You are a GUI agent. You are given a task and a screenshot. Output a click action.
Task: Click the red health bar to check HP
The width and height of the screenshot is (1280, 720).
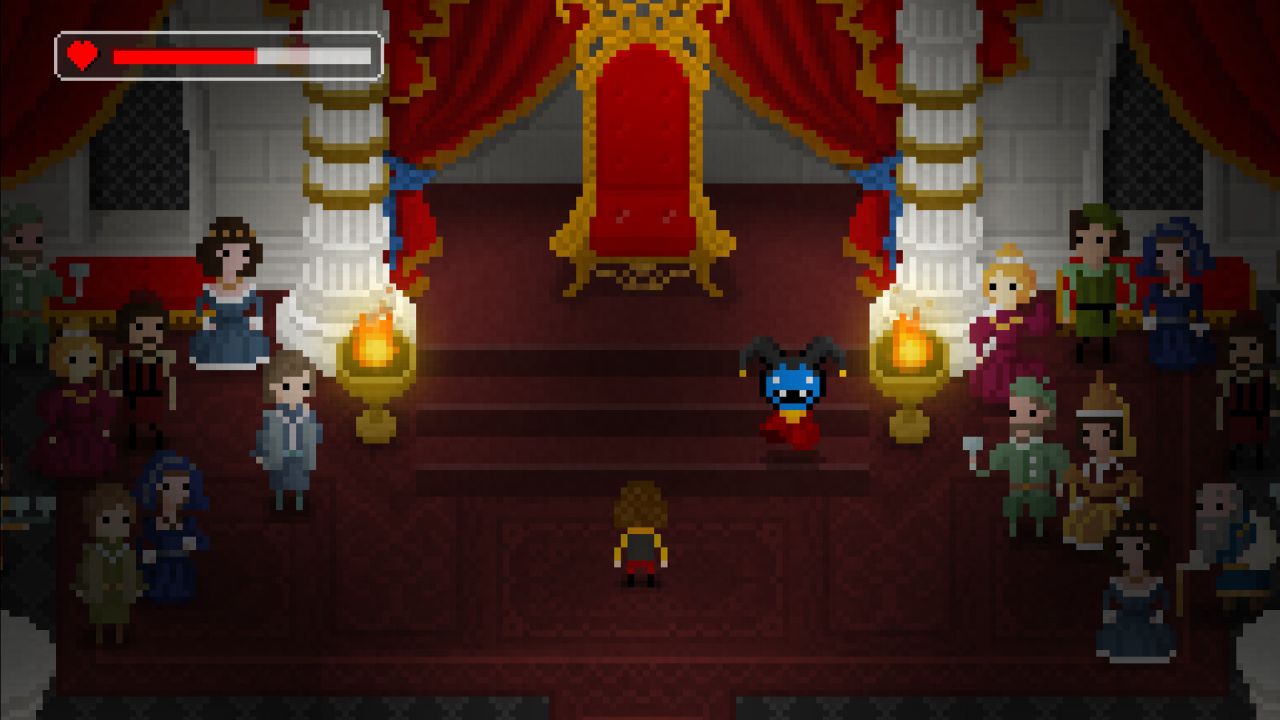[x=185, y=57]
